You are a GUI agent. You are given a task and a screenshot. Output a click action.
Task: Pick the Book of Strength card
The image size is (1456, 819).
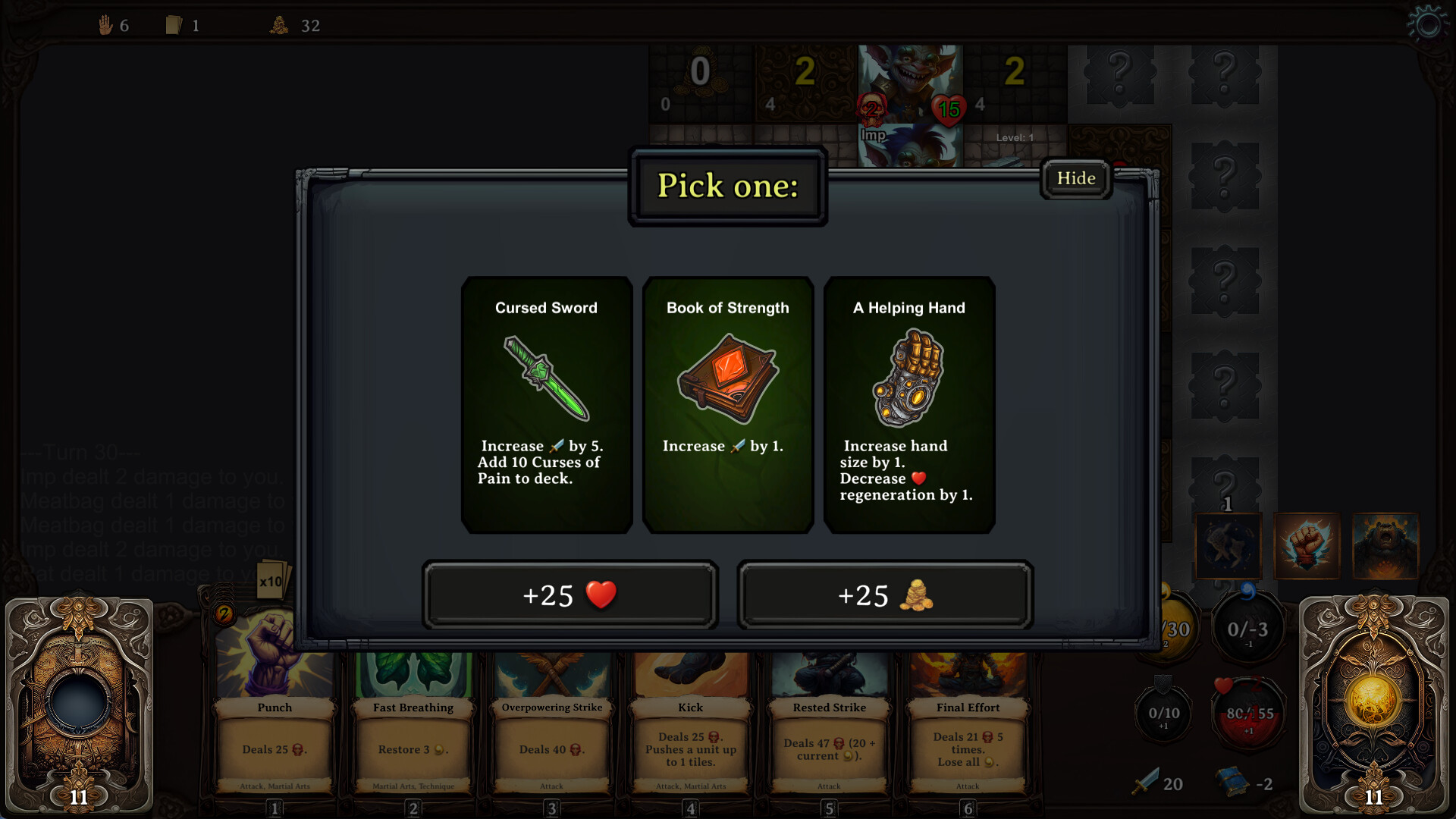pyautogui.click(x=727, y=404)
